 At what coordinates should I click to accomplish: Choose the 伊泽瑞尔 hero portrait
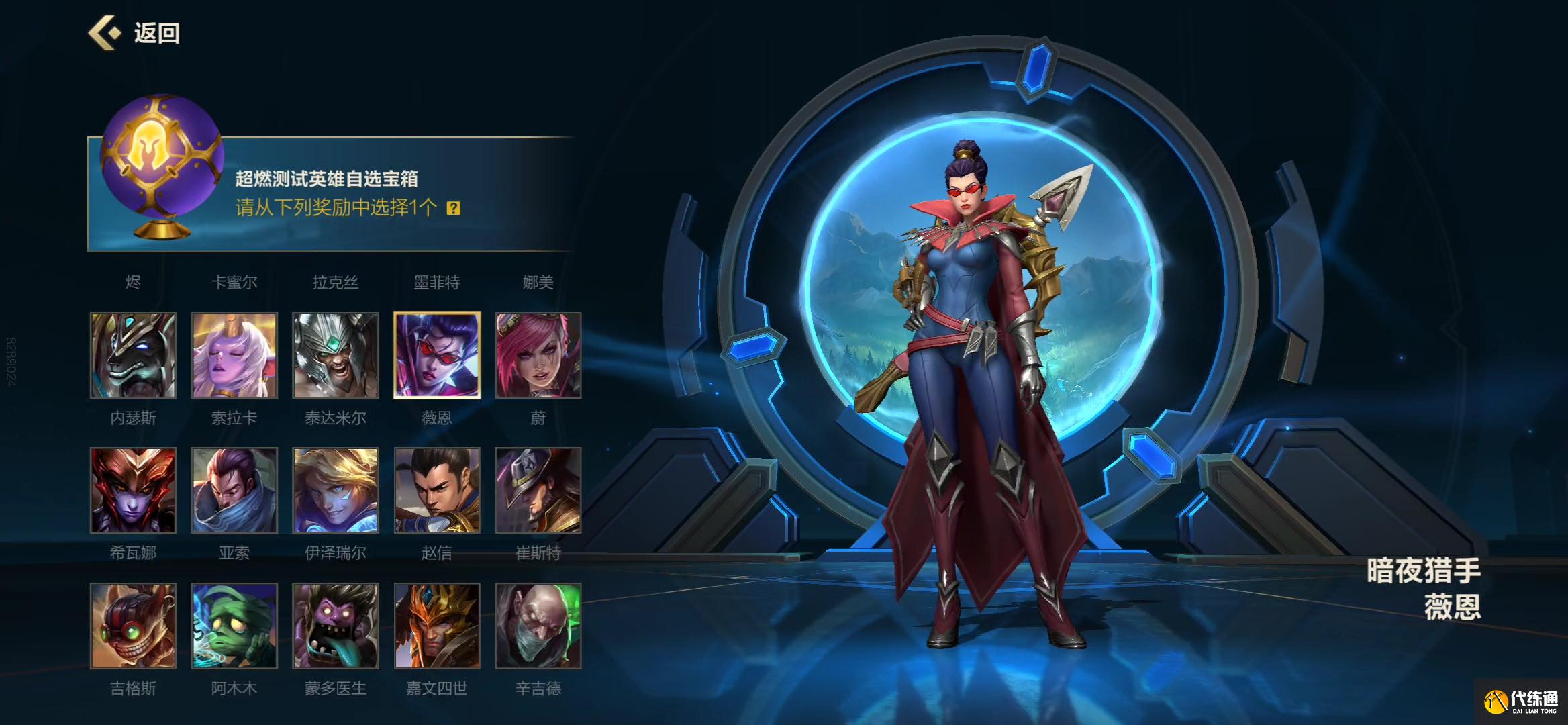(336, 491)
